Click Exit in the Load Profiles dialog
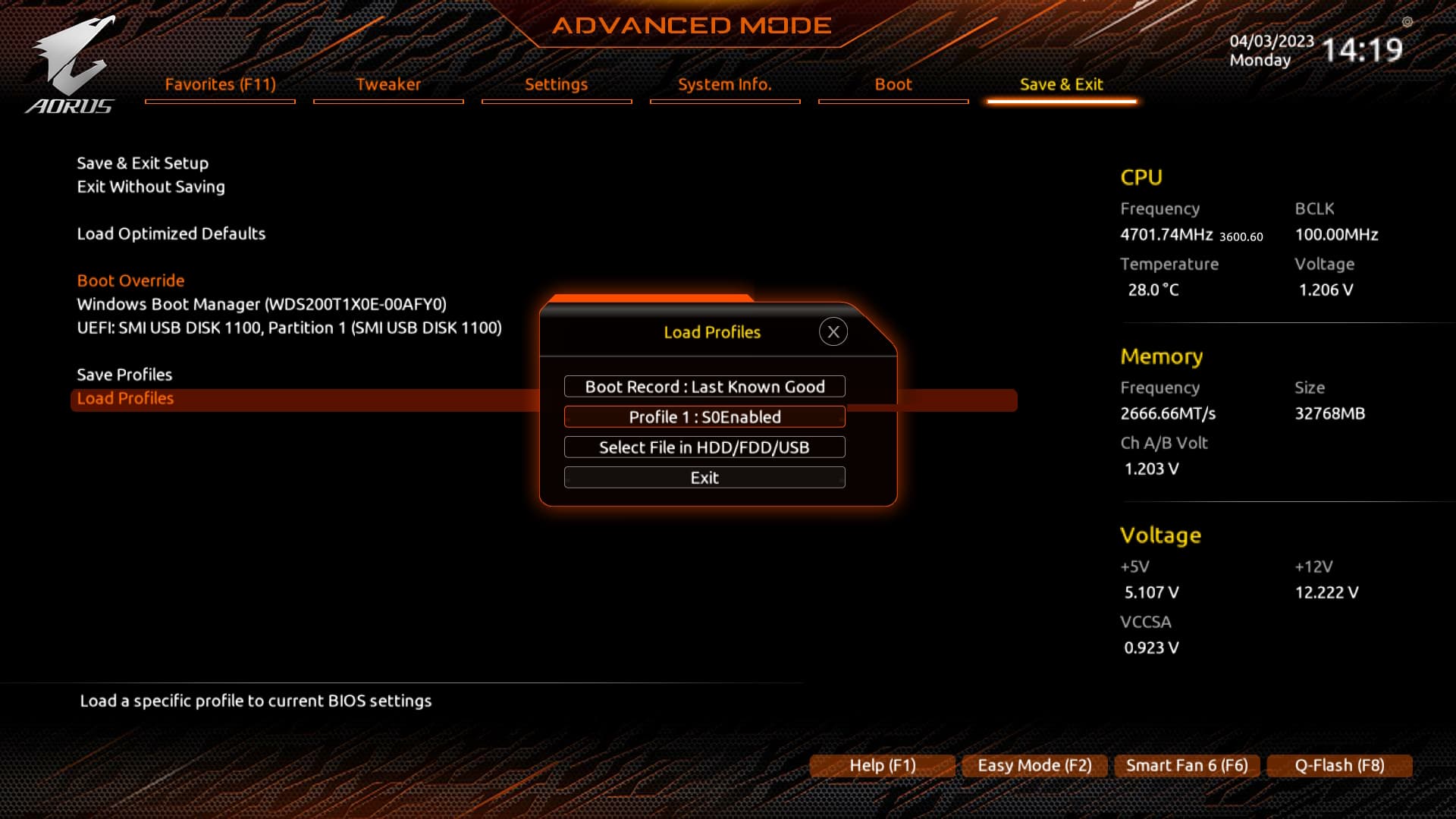 704,477
